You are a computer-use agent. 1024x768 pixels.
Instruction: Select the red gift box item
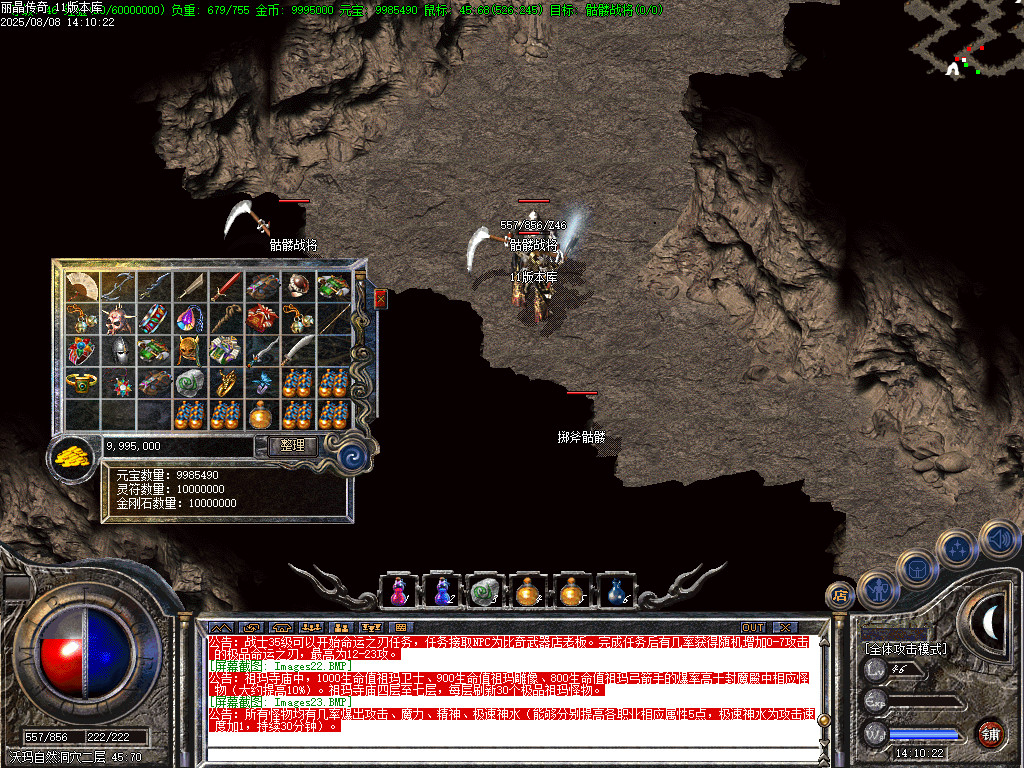point(262,319)
